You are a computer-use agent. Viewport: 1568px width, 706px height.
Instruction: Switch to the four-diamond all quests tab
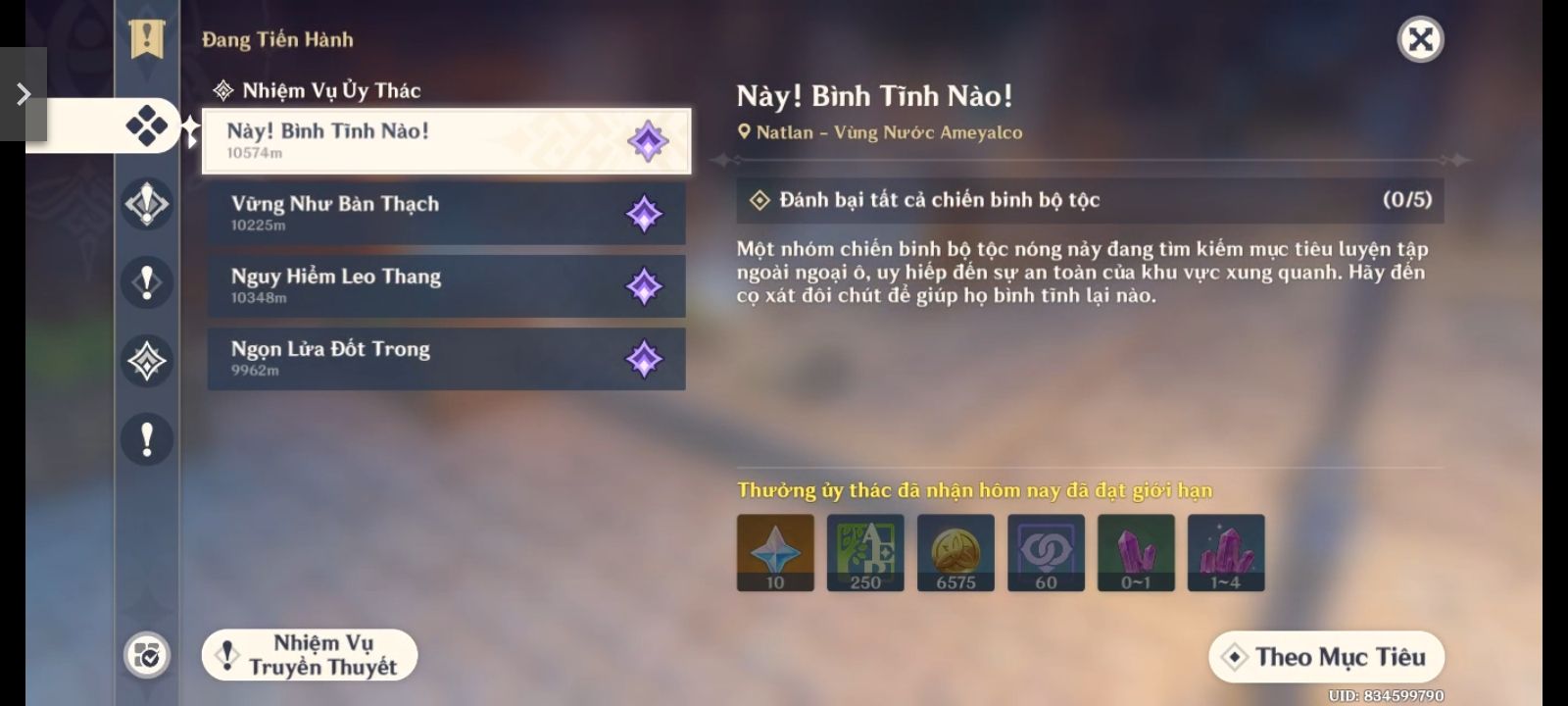click(x=147, y=126)
